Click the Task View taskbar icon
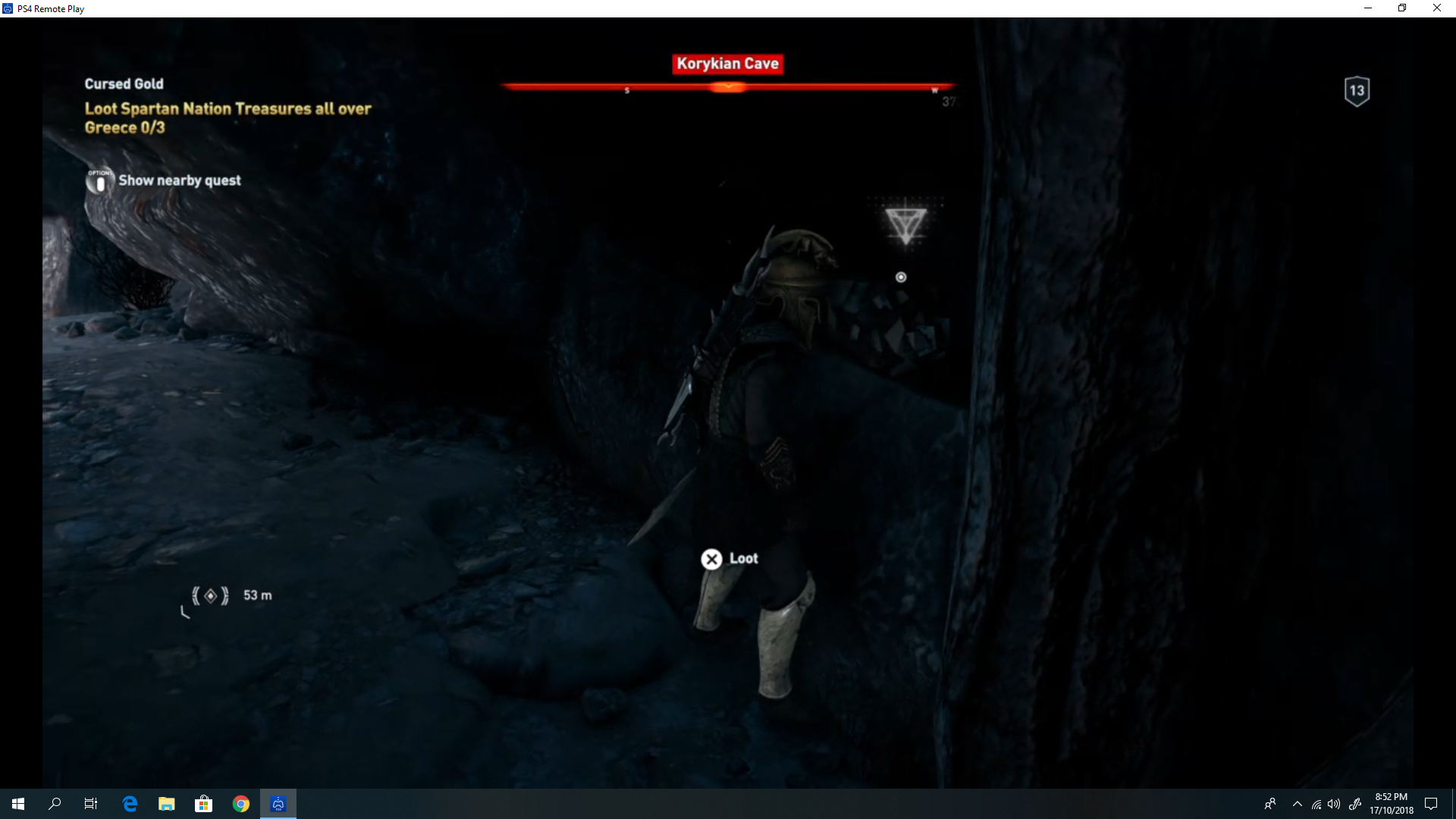The height and width of the screenshot is (819, 1456). tap(90, 803)
